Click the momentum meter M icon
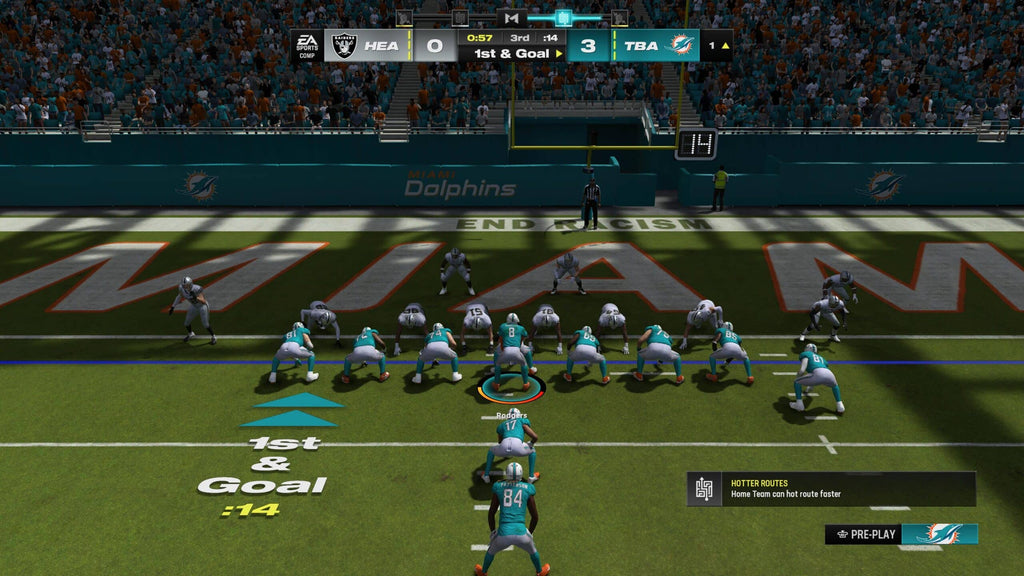The height and width of the screenshot is (576, 1024). click(512, 18)
